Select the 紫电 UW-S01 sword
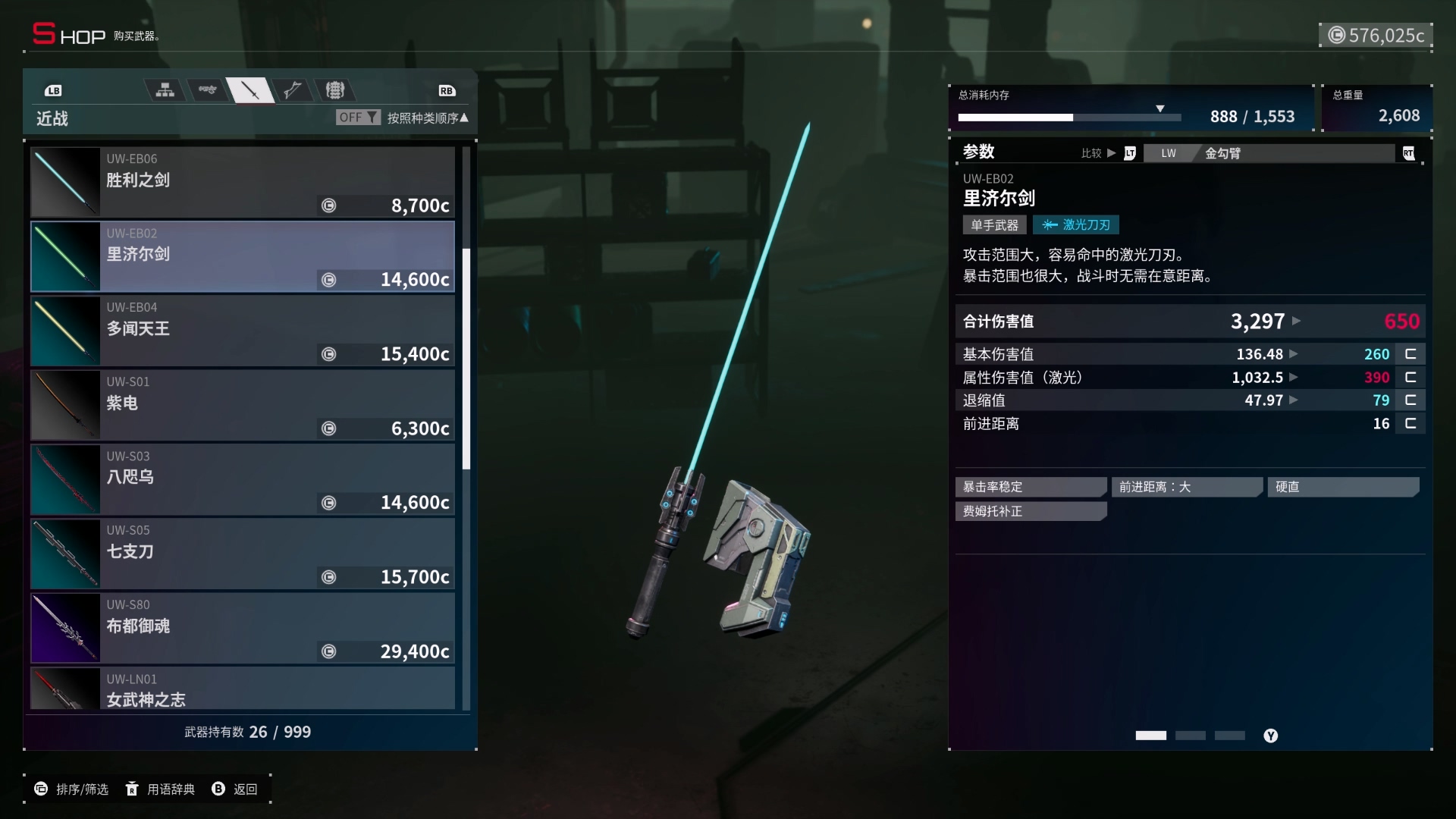 pyautogui.click(x=243, y=405)
